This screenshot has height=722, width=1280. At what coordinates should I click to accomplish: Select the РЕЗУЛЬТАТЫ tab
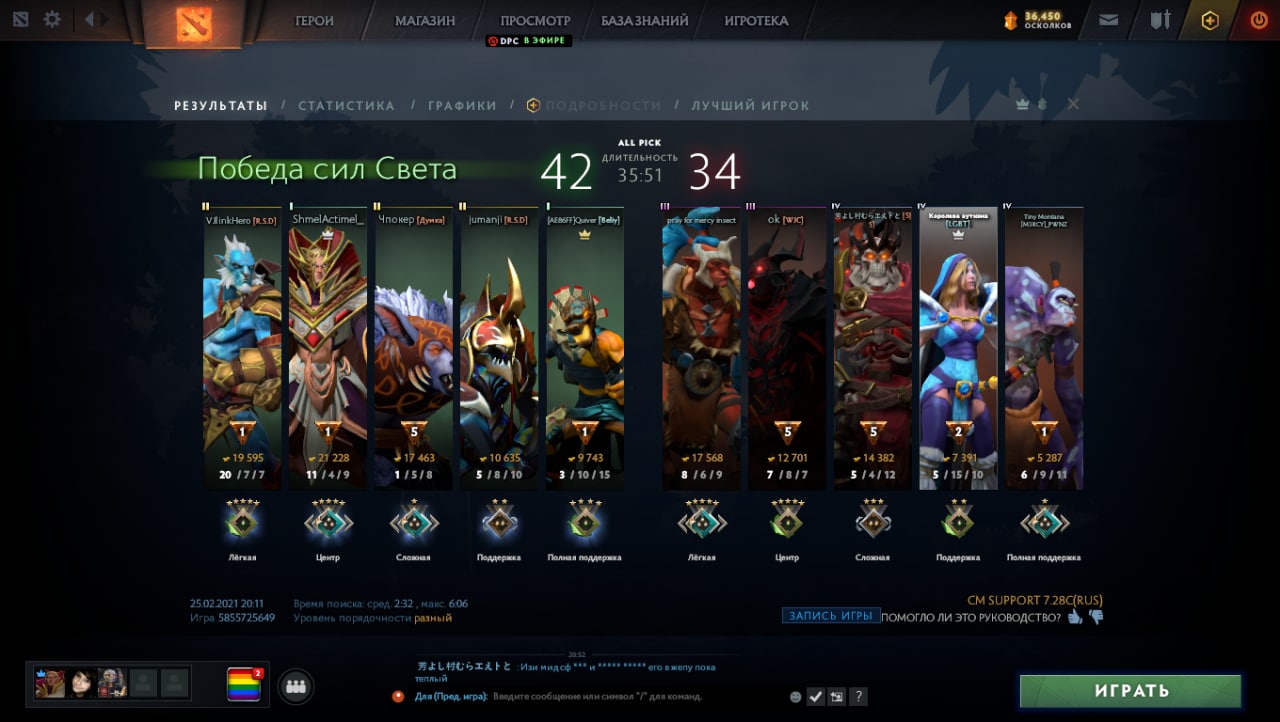coord(221,105)
